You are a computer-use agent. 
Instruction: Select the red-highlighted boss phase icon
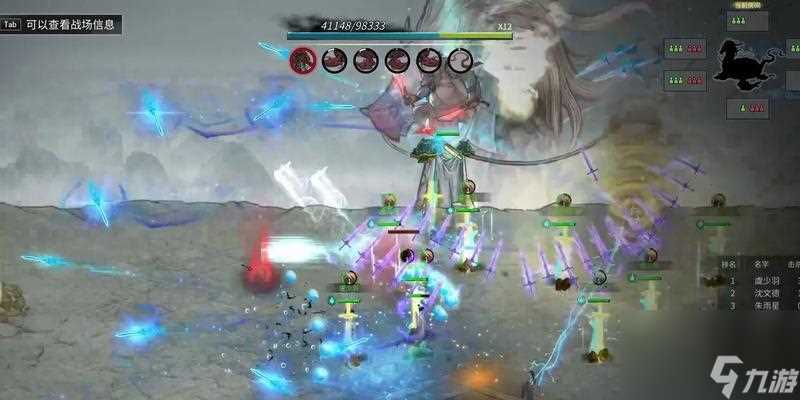click(x=303, y=60)
